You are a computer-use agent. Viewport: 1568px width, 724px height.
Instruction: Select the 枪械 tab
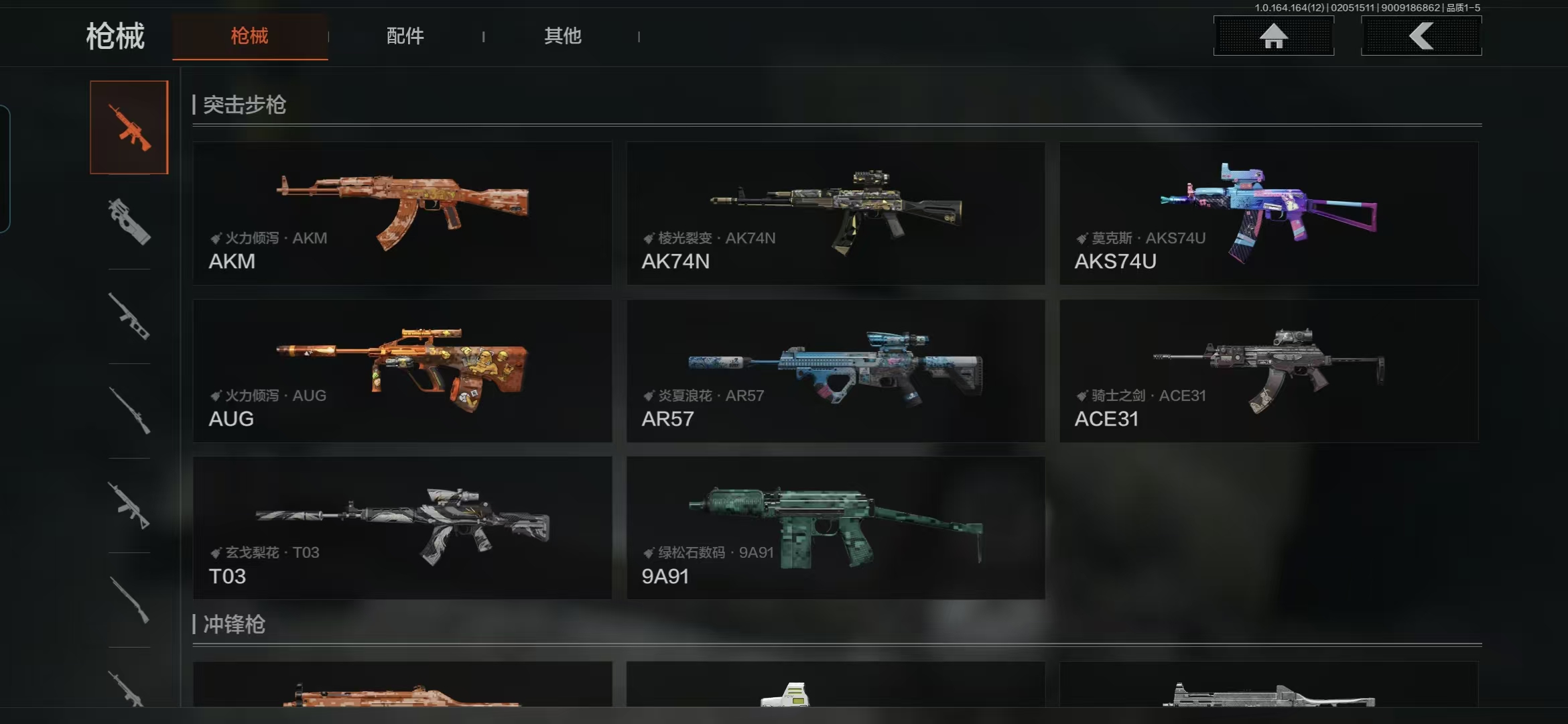(249, 36)
